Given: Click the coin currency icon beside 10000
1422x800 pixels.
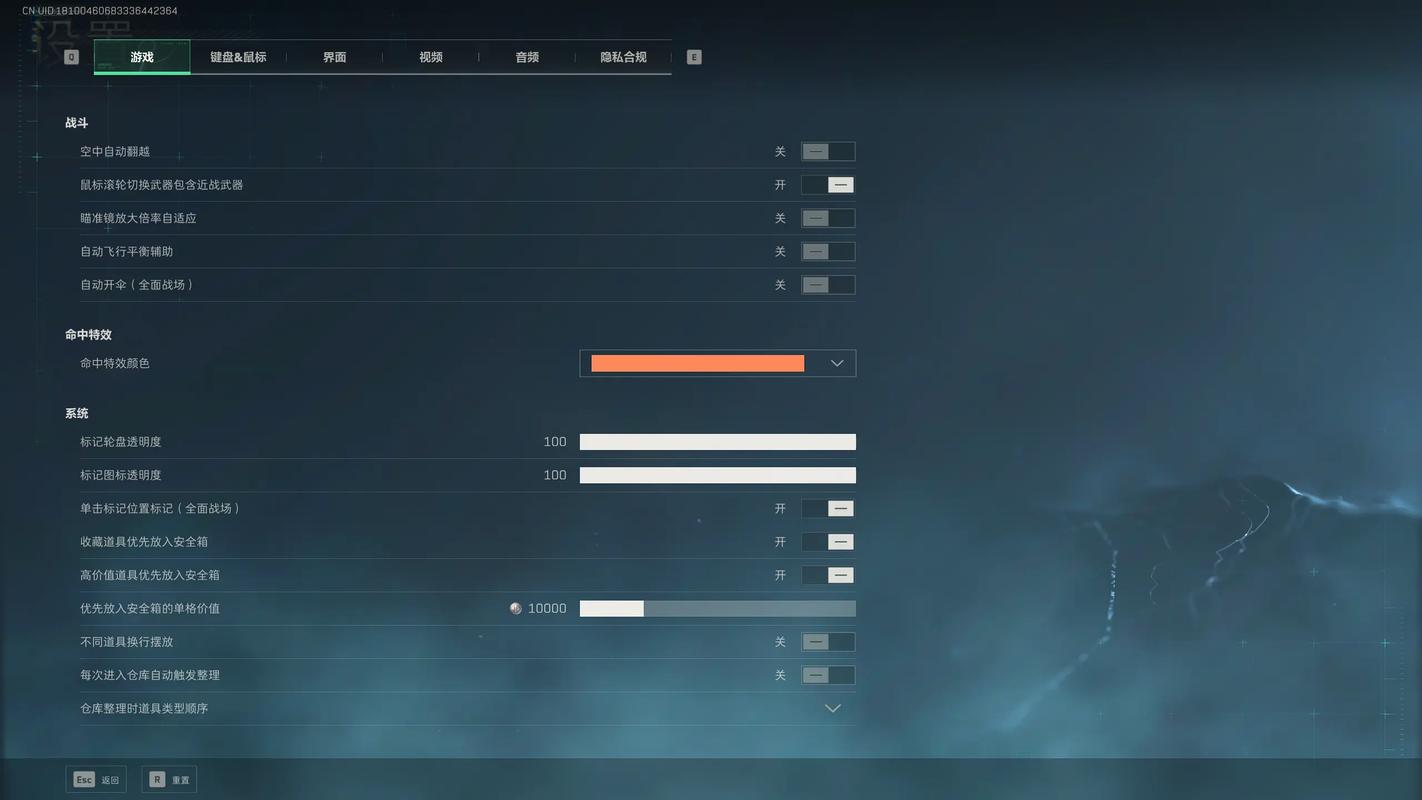Looking at the screenshot, I should click(514, 608).
